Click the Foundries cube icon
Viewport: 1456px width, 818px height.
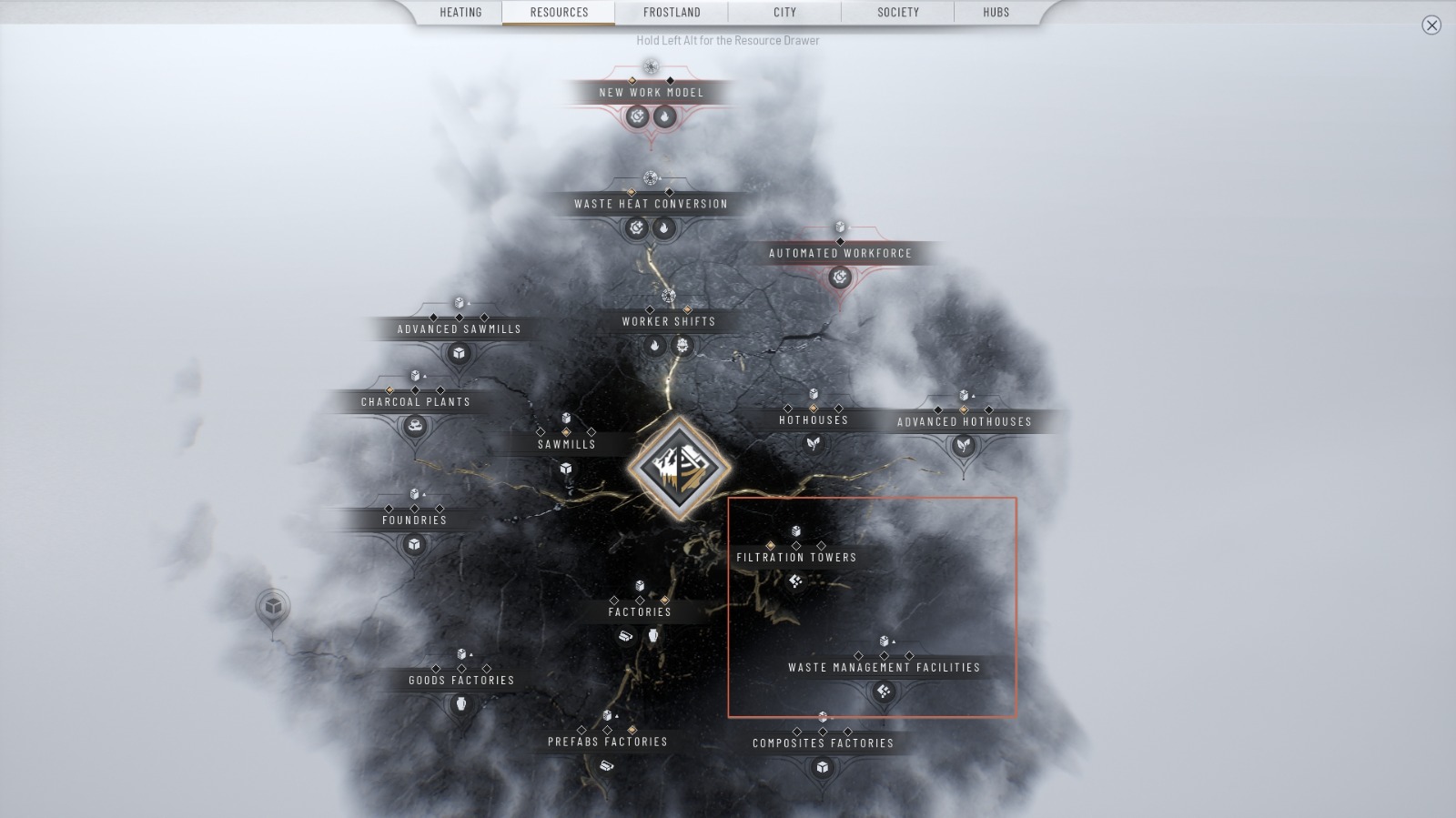point(413,544)
